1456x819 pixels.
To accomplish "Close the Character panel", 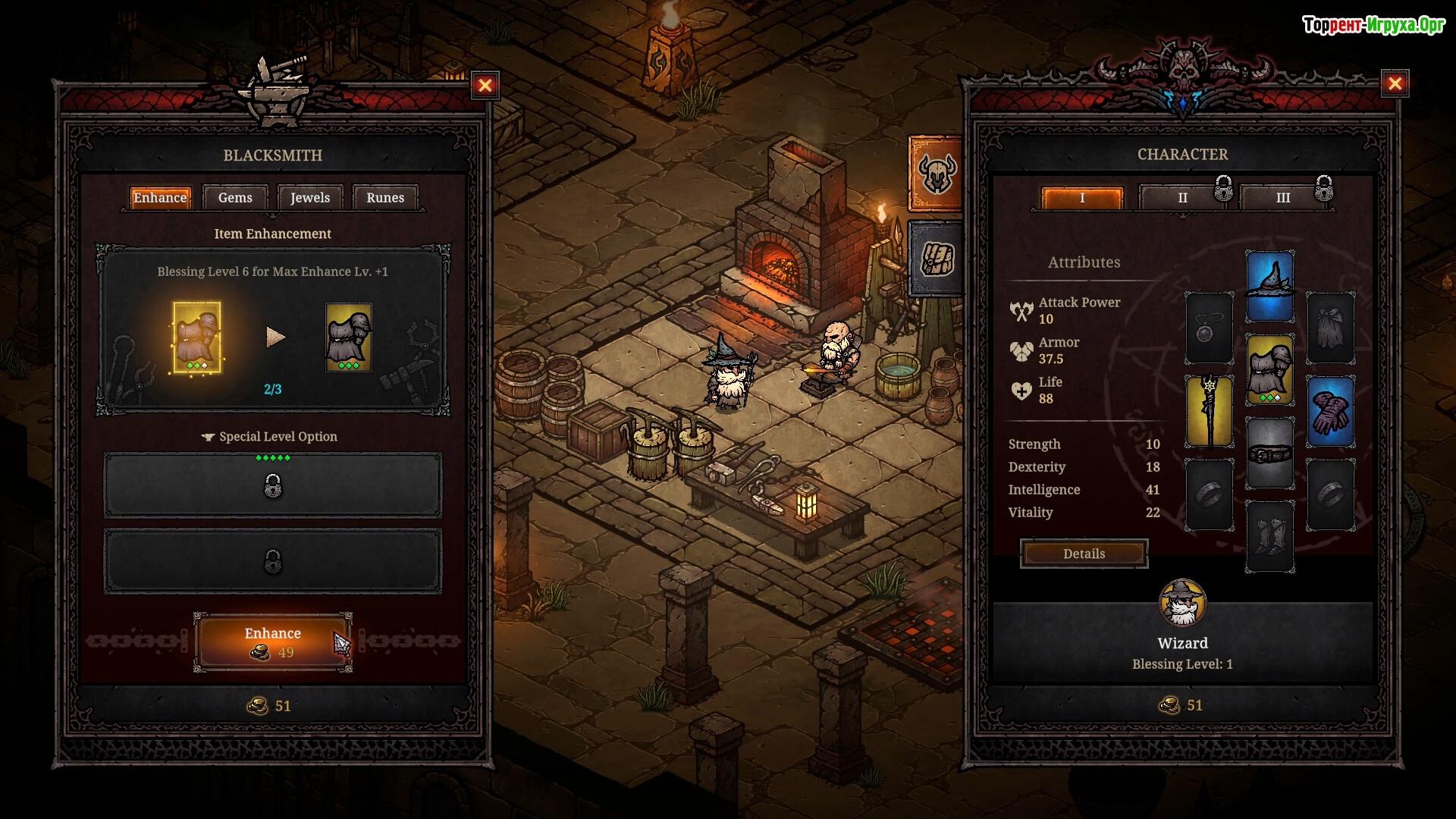I will click(x=1395, y=84).
